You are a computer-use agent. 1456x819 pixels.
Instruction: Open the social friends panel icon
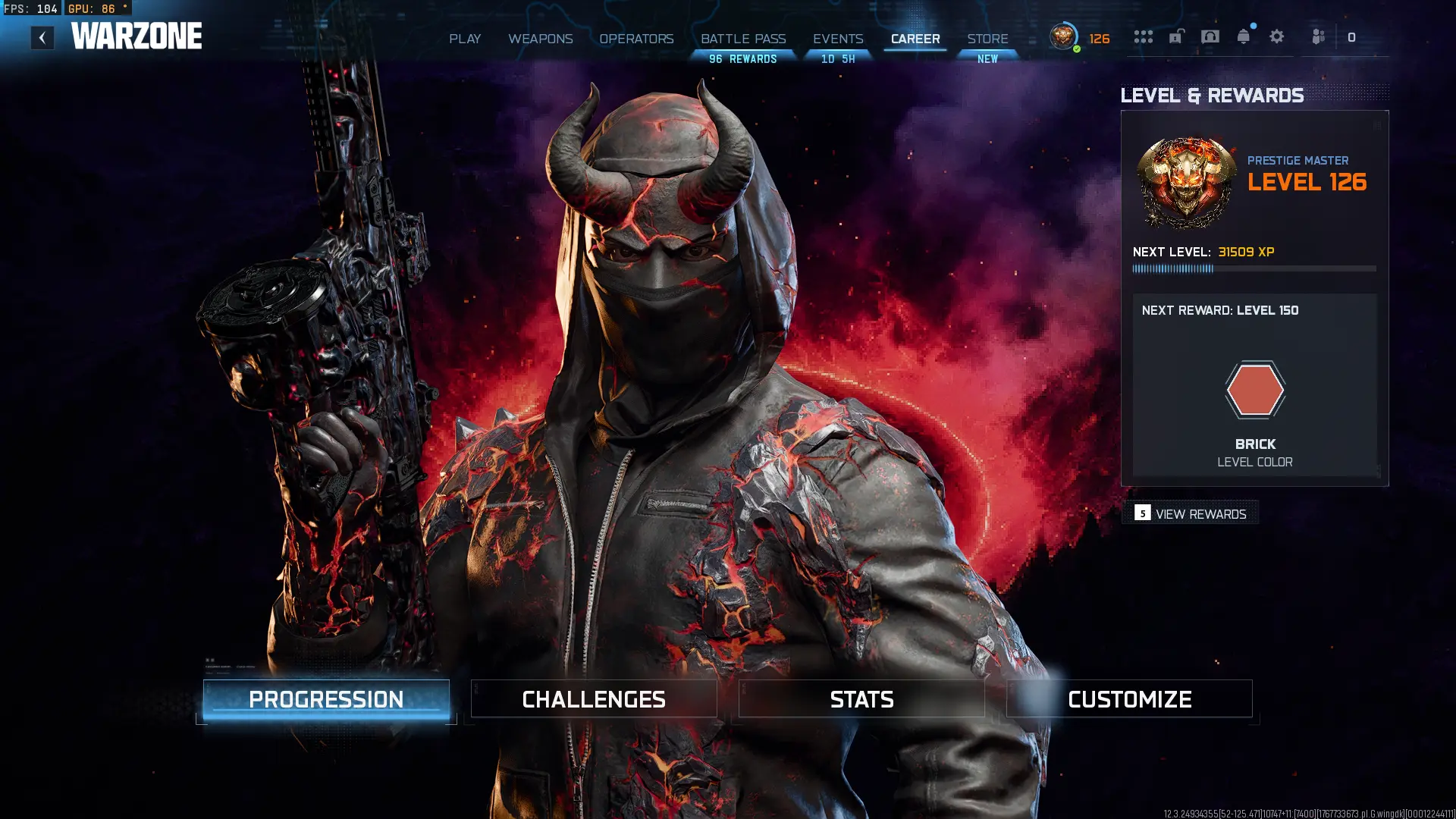[1317, 36]
